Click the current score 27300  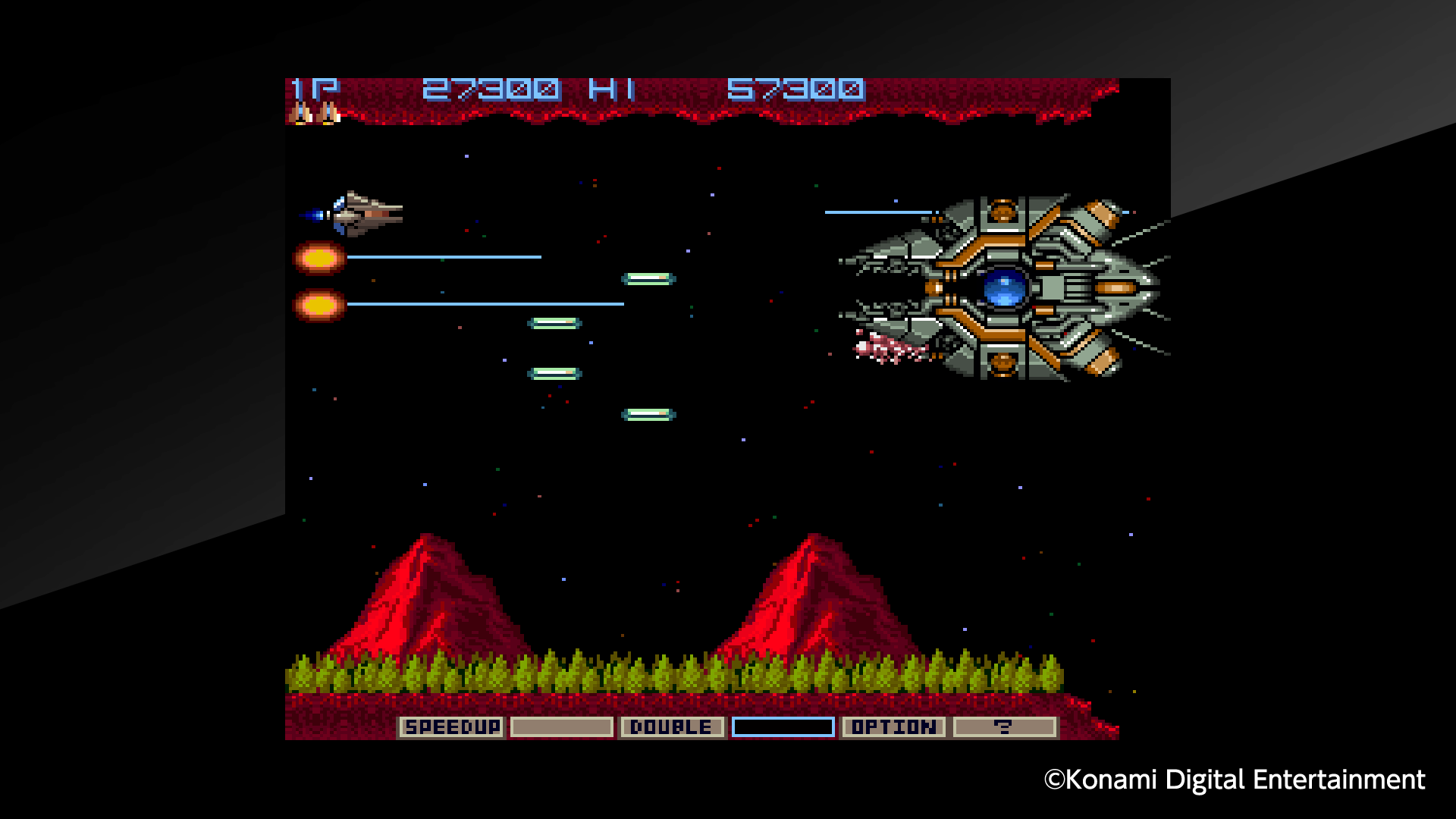pyautogui.click(x=489, y=88)
